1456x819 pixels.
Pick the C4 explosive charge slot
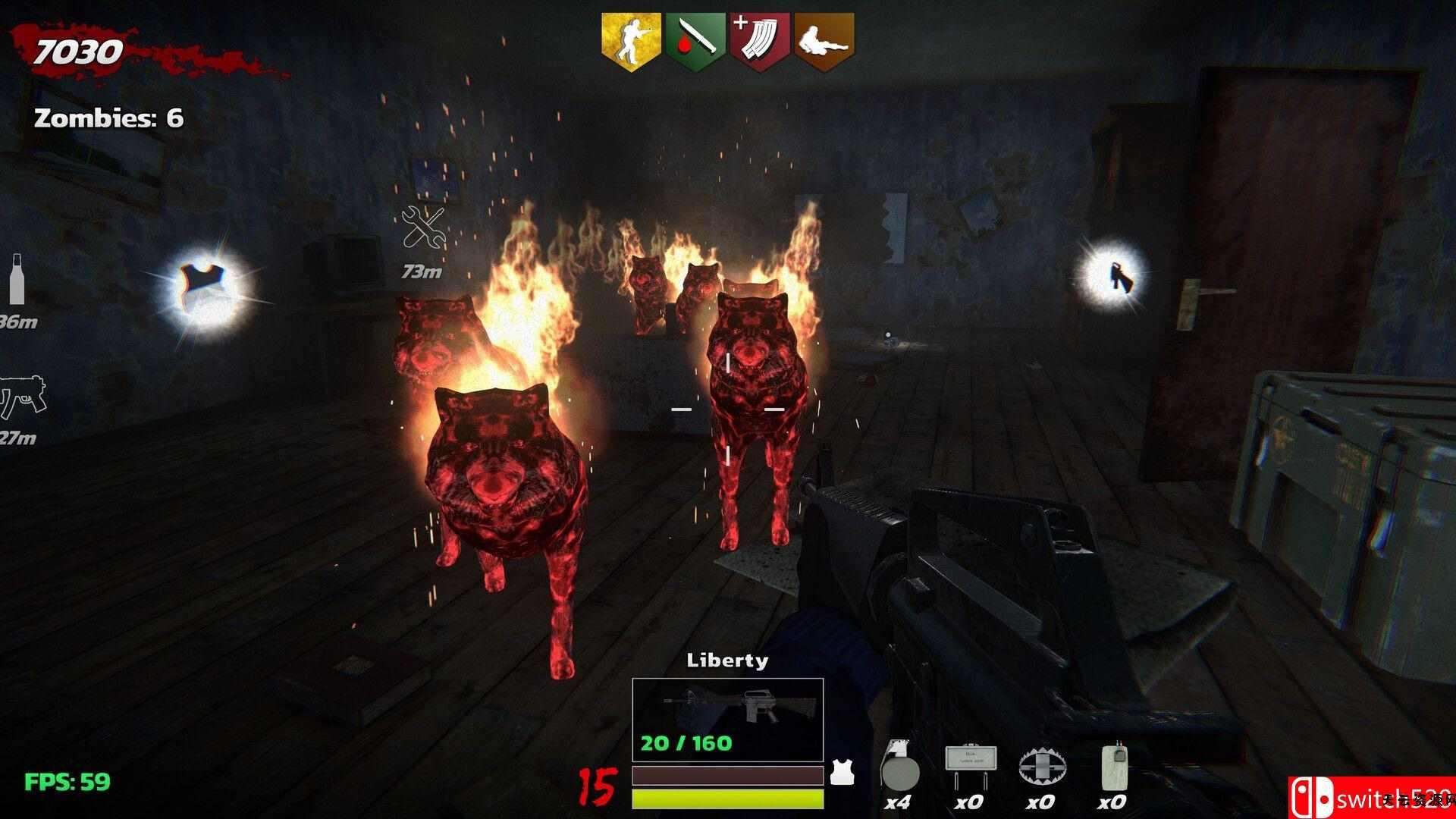click(x=1112, y=770)
